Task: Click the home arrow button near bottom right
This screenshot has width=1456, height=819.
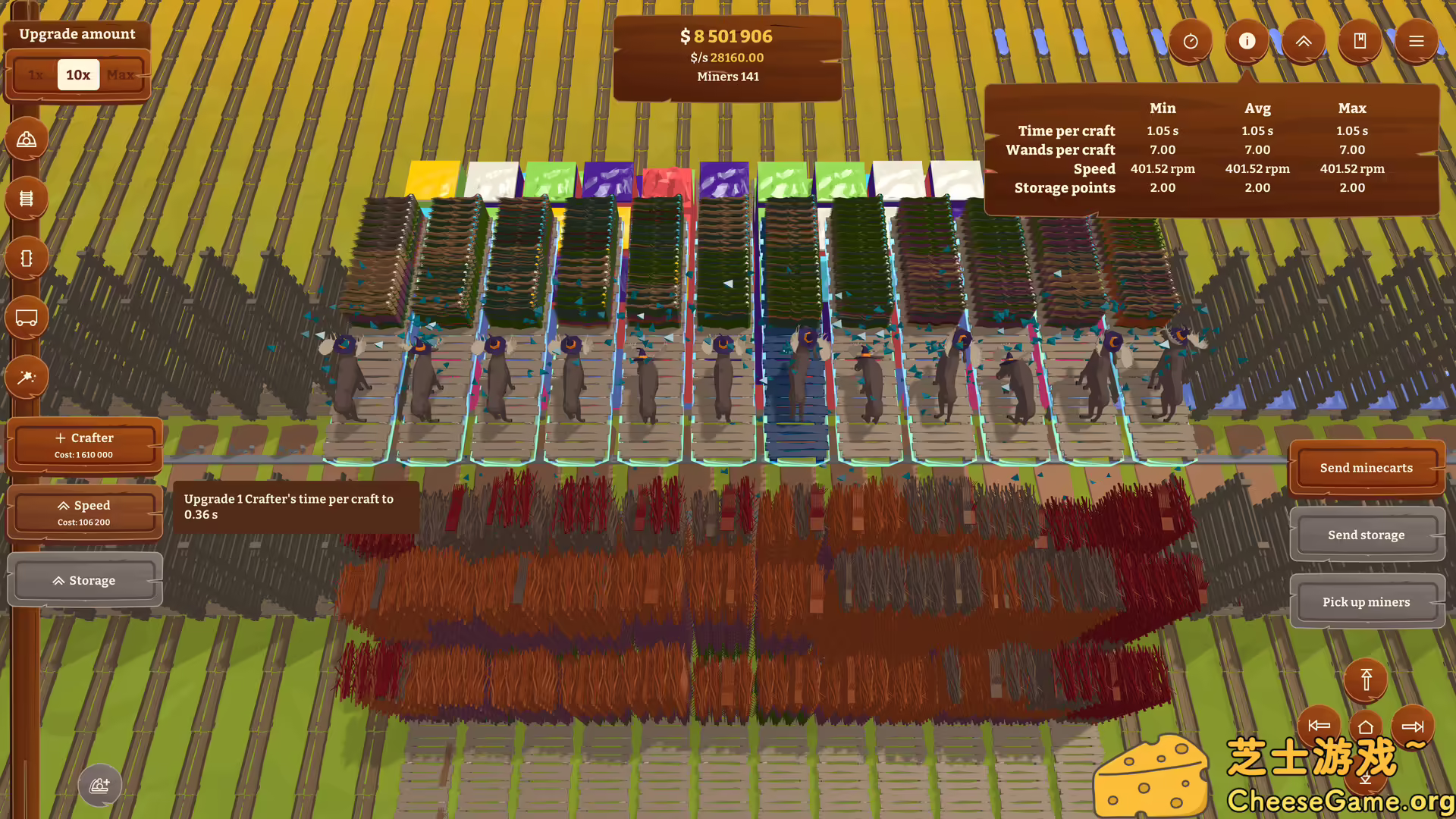Action: pyautogui.click(x=1366, y=726)
